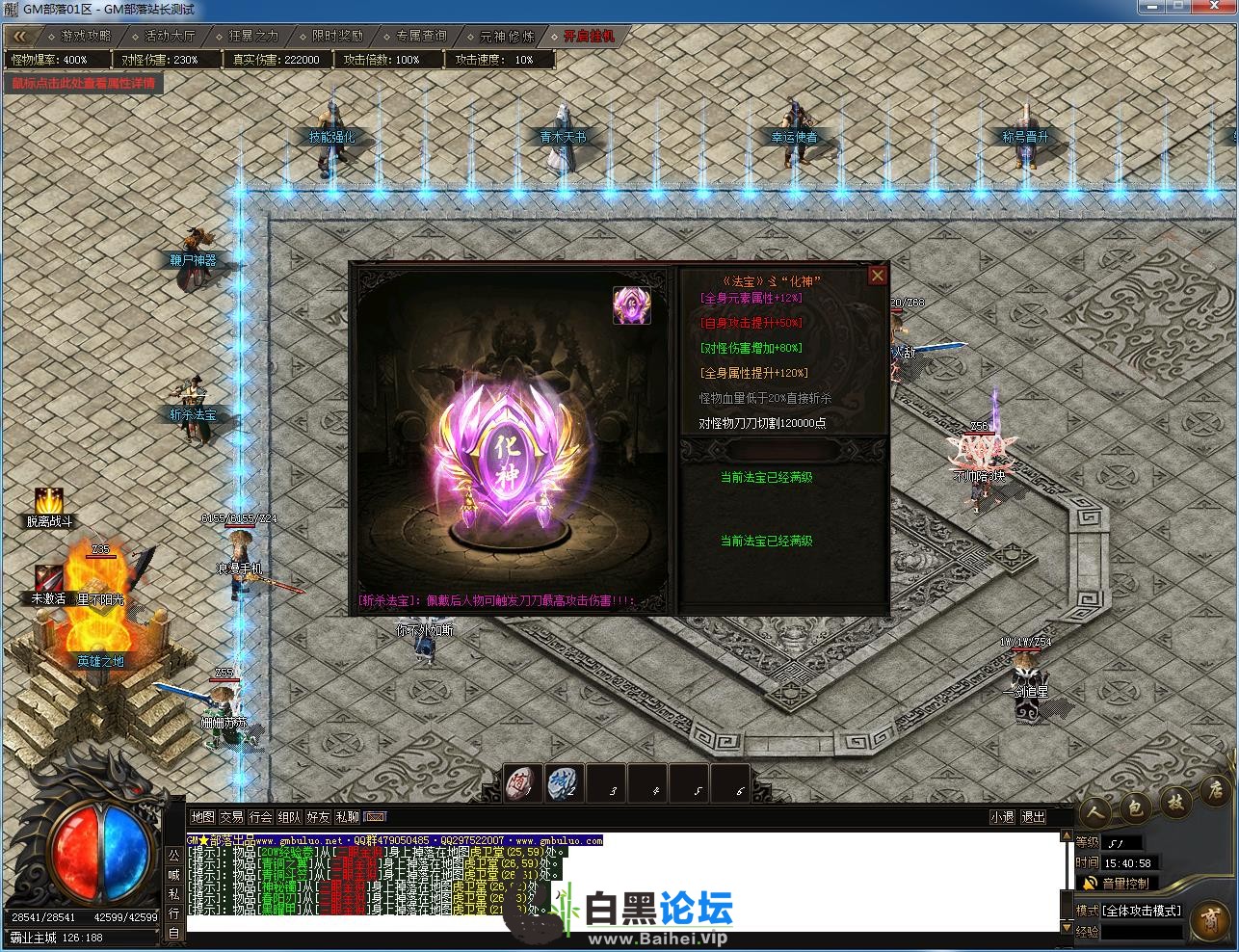Image resolution: width=1239 pixels, height=952 pixels.
Task: Select the 狂暴之力 menu entry
Action: [252, 36]
